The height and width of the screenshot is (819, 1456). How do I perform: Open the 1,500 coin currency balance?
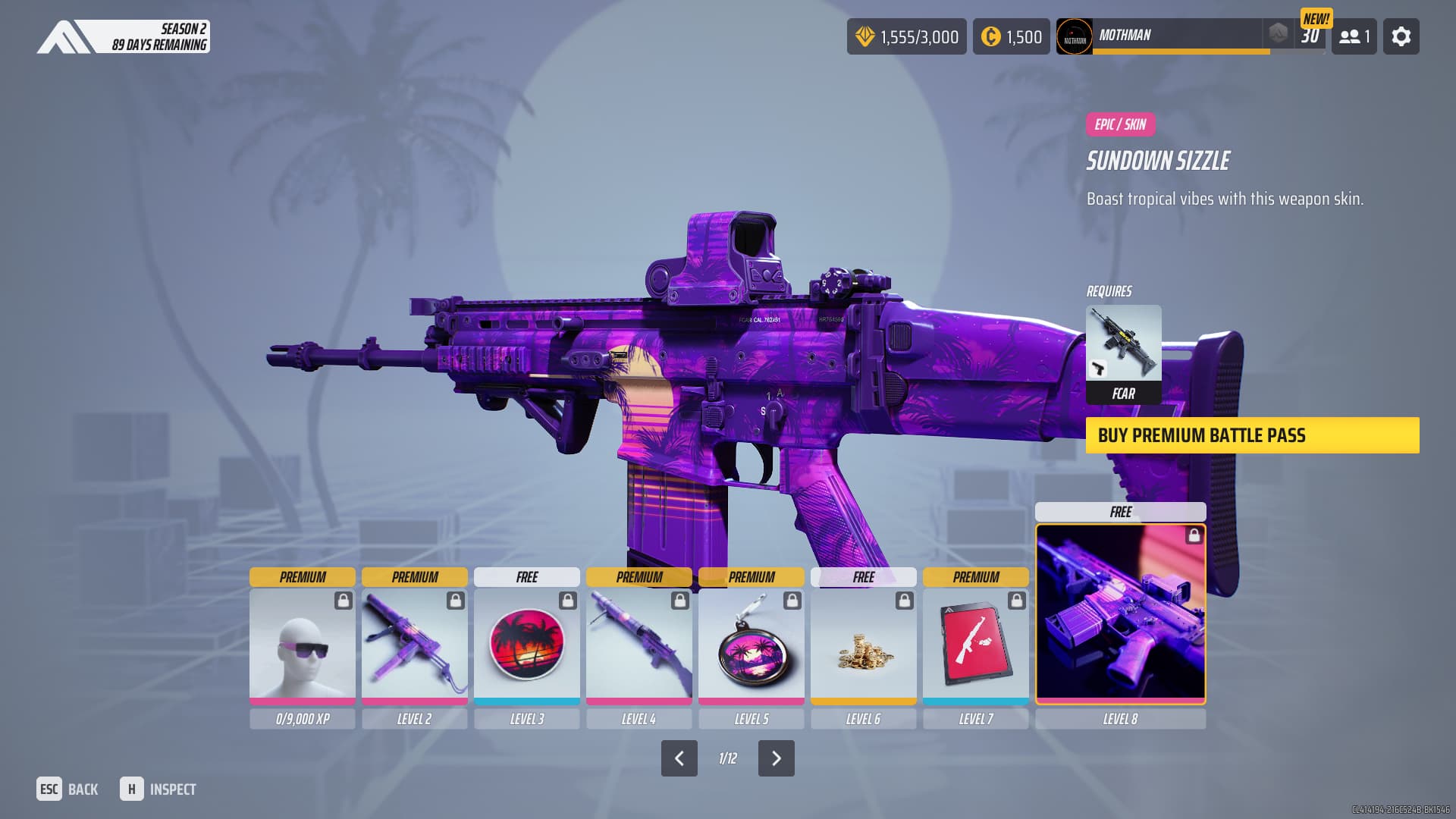(1011, 36)
